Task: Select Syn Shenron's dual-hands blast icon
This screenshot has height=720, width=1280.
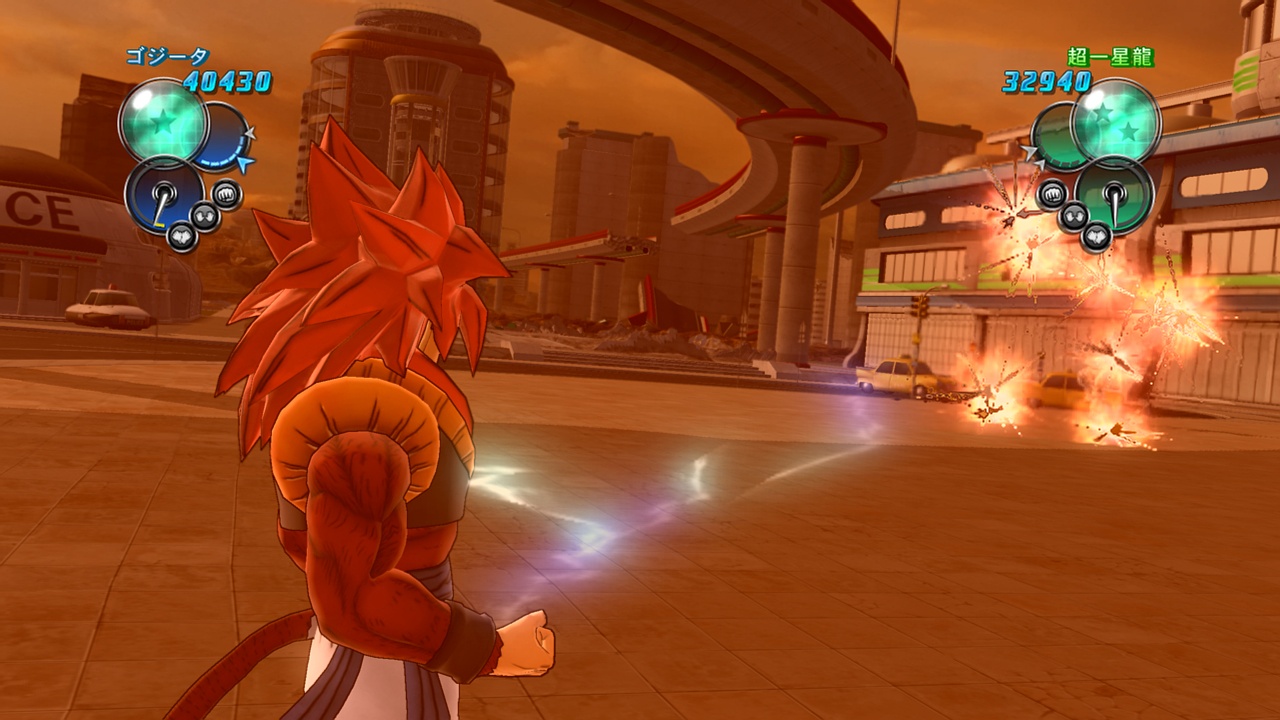Action: click(x=1074, y=217)
